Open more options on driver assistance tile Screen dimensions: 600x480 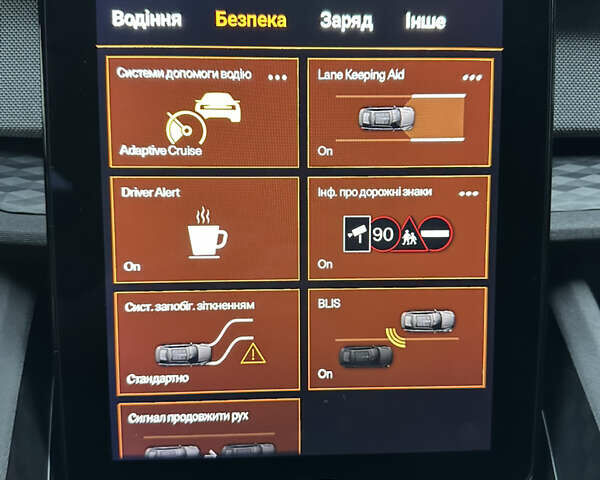pos(277,76)
